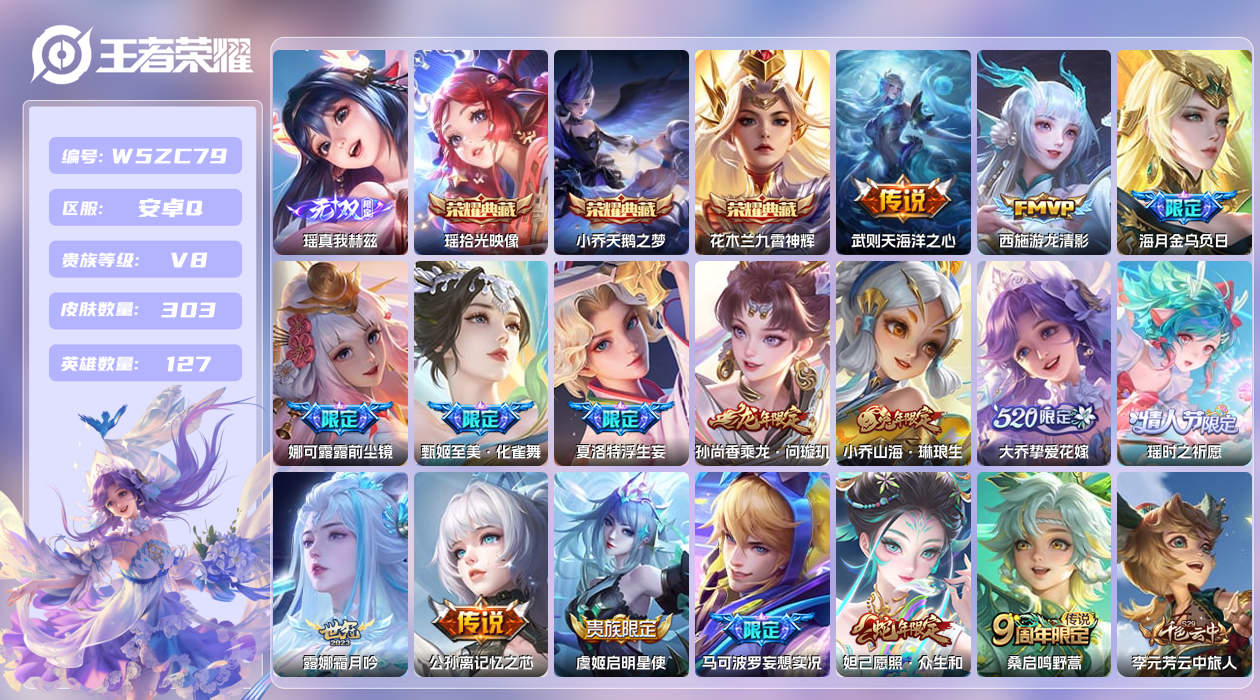Select the 李元芳云中旅人 skin card
1260x700 pixels.
click(x=1184, y=574)
